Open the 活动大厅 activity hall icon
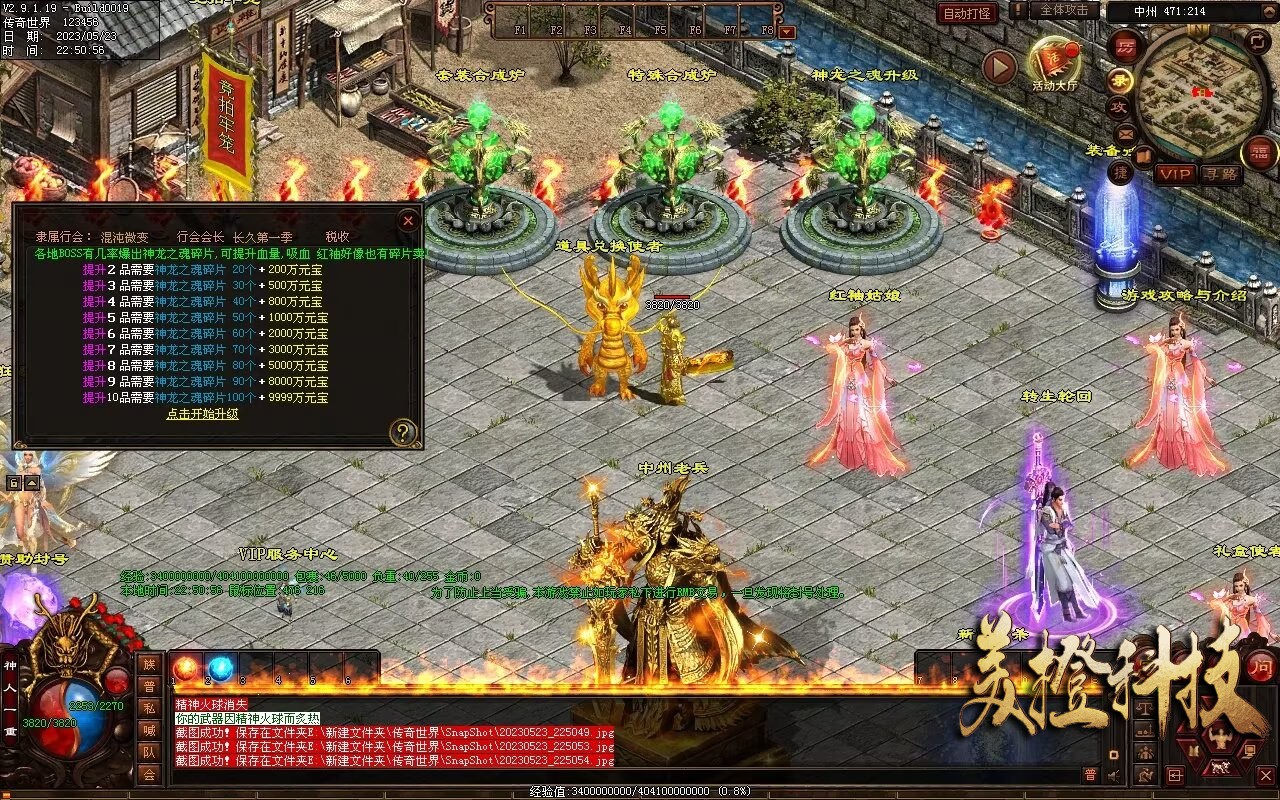 click(x=1054, y=62)
